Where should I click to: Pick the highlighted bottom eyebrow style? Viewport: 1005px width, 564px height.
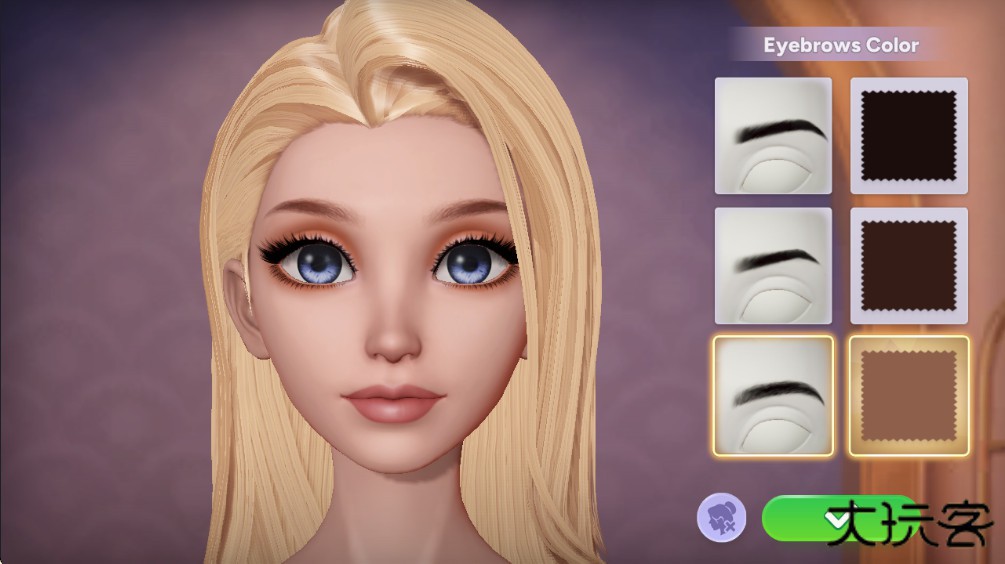(x=773, y=396)
